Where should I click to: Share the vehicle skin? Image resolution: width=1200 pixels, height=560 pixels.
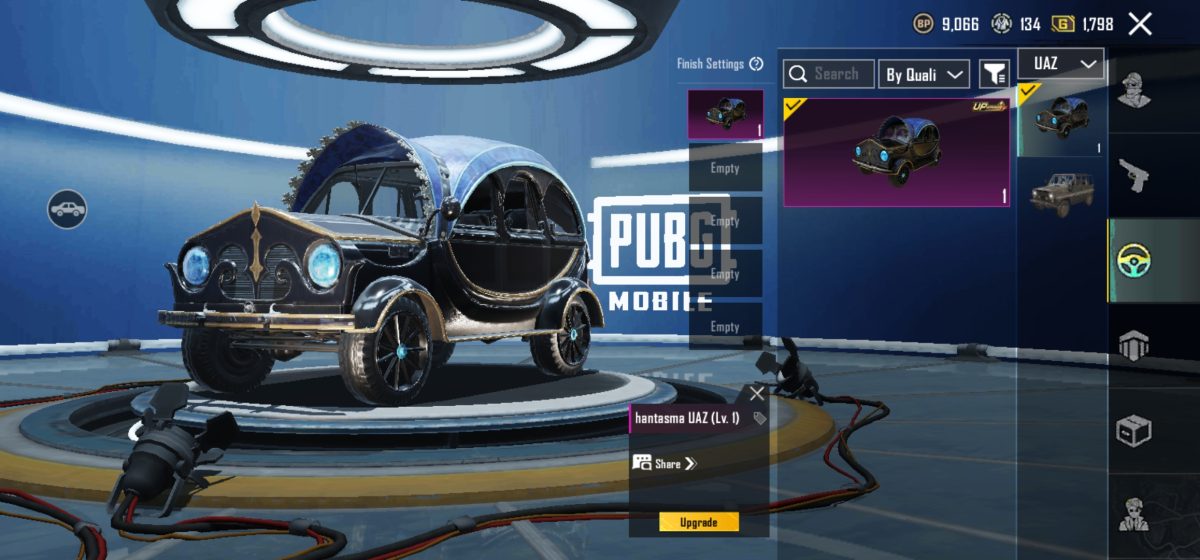[664, 463]
